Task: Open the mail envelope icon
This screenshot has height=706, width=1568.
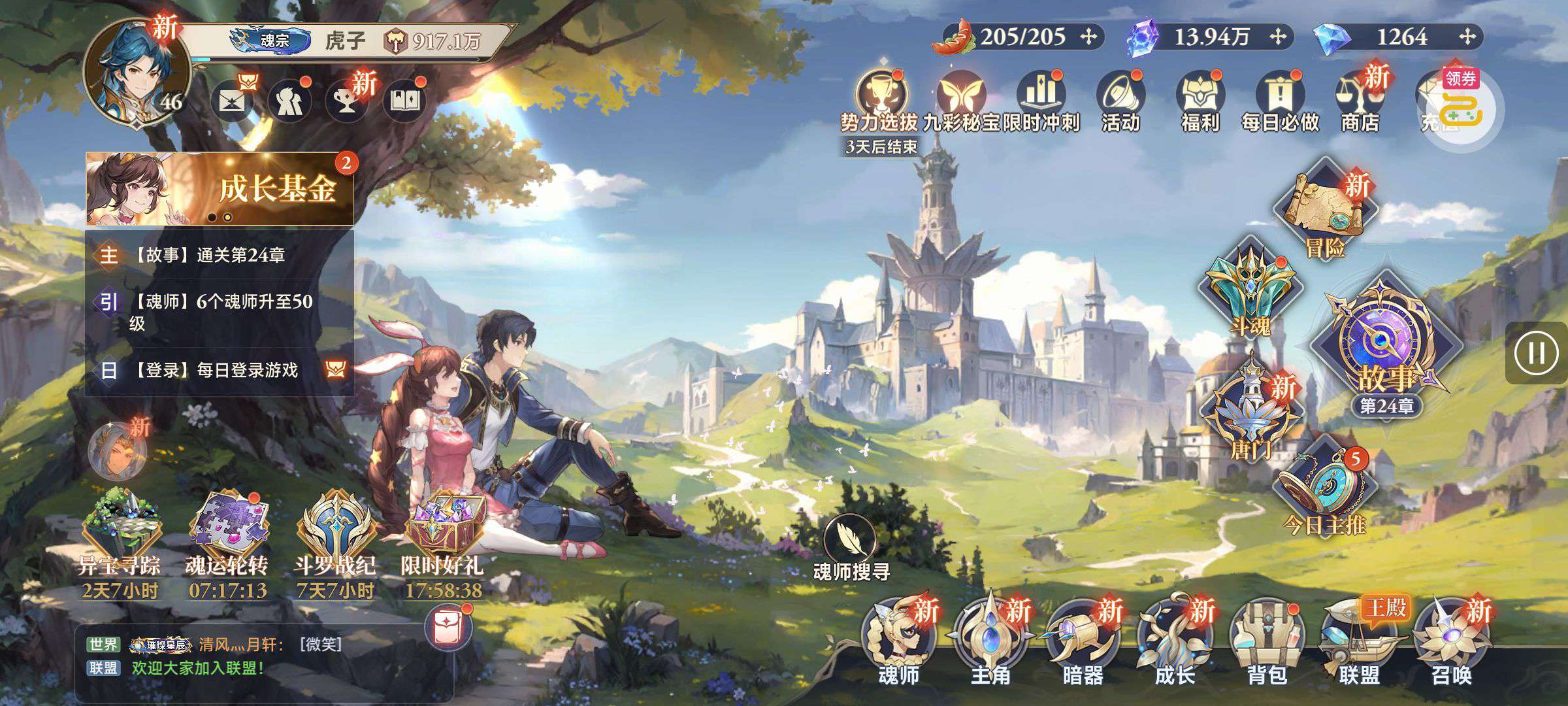Action: click(x=233, y=101)
